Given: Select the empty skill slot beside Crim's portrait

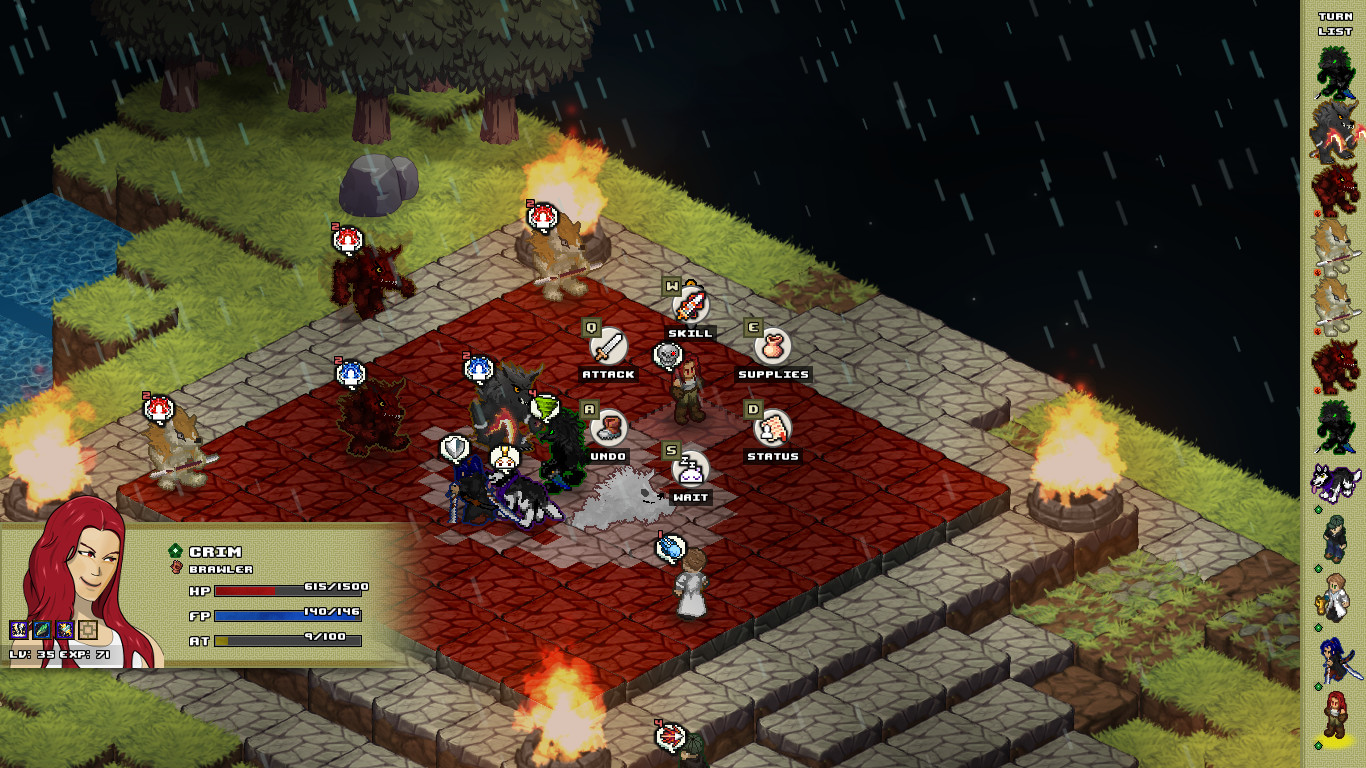Looking at the screenshot, I should coord(89,629).
